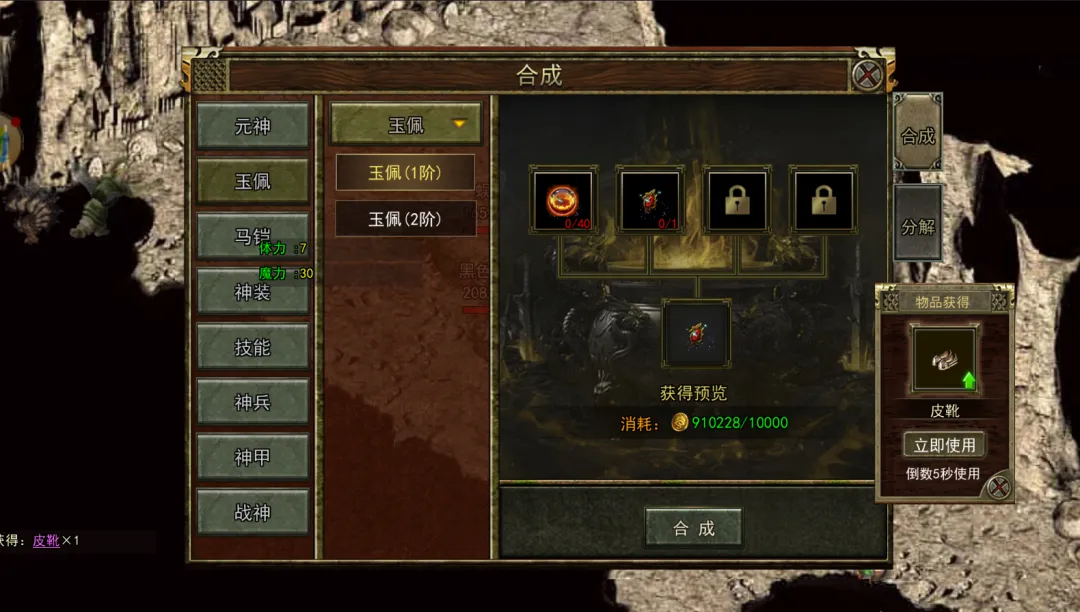Viewport: 1080px width, 612px height.
Task: Close the 物品获得 popup
Action: [997, 487]
